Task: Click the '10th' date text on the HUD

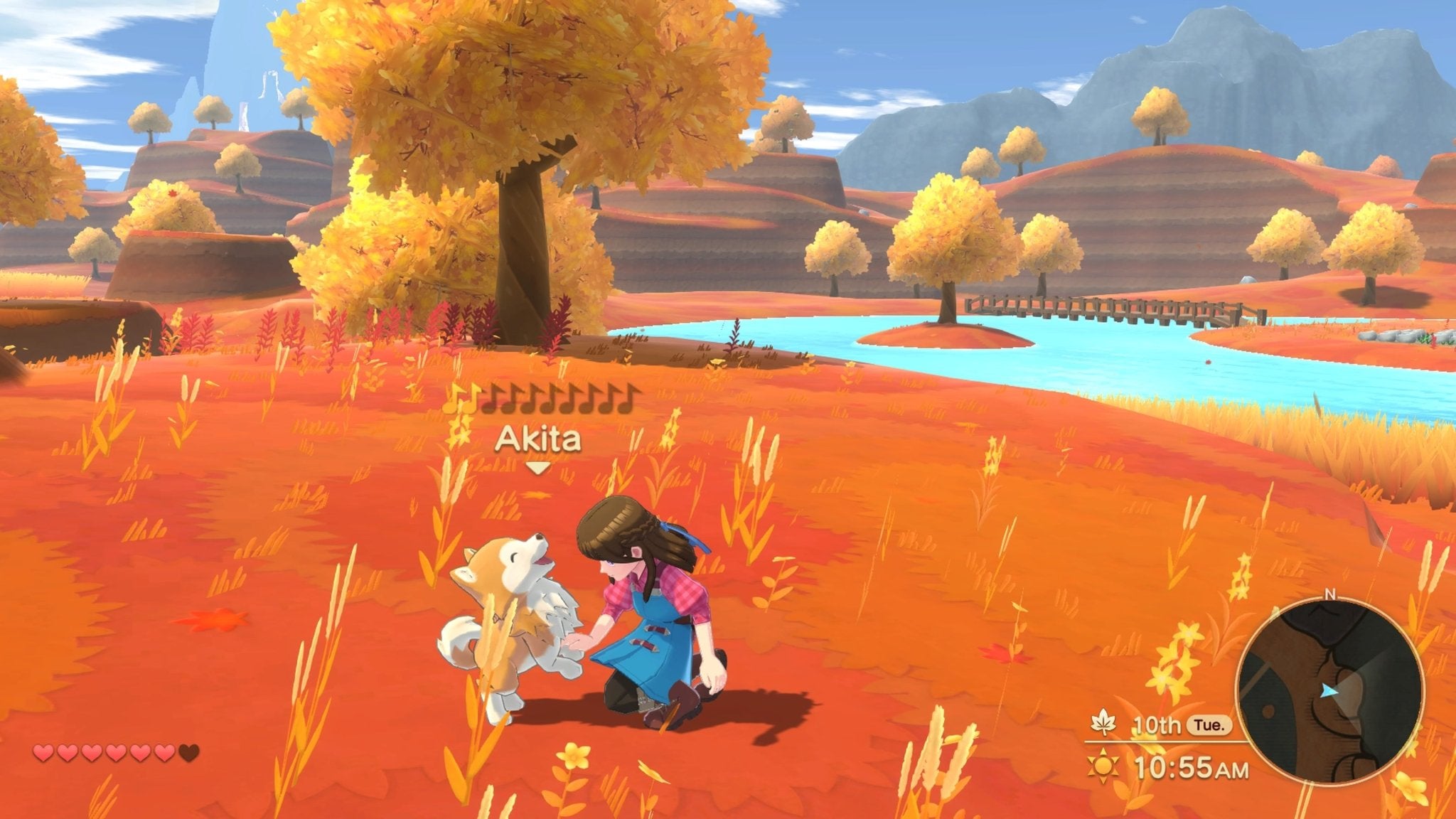Action: click(1157, 725)
